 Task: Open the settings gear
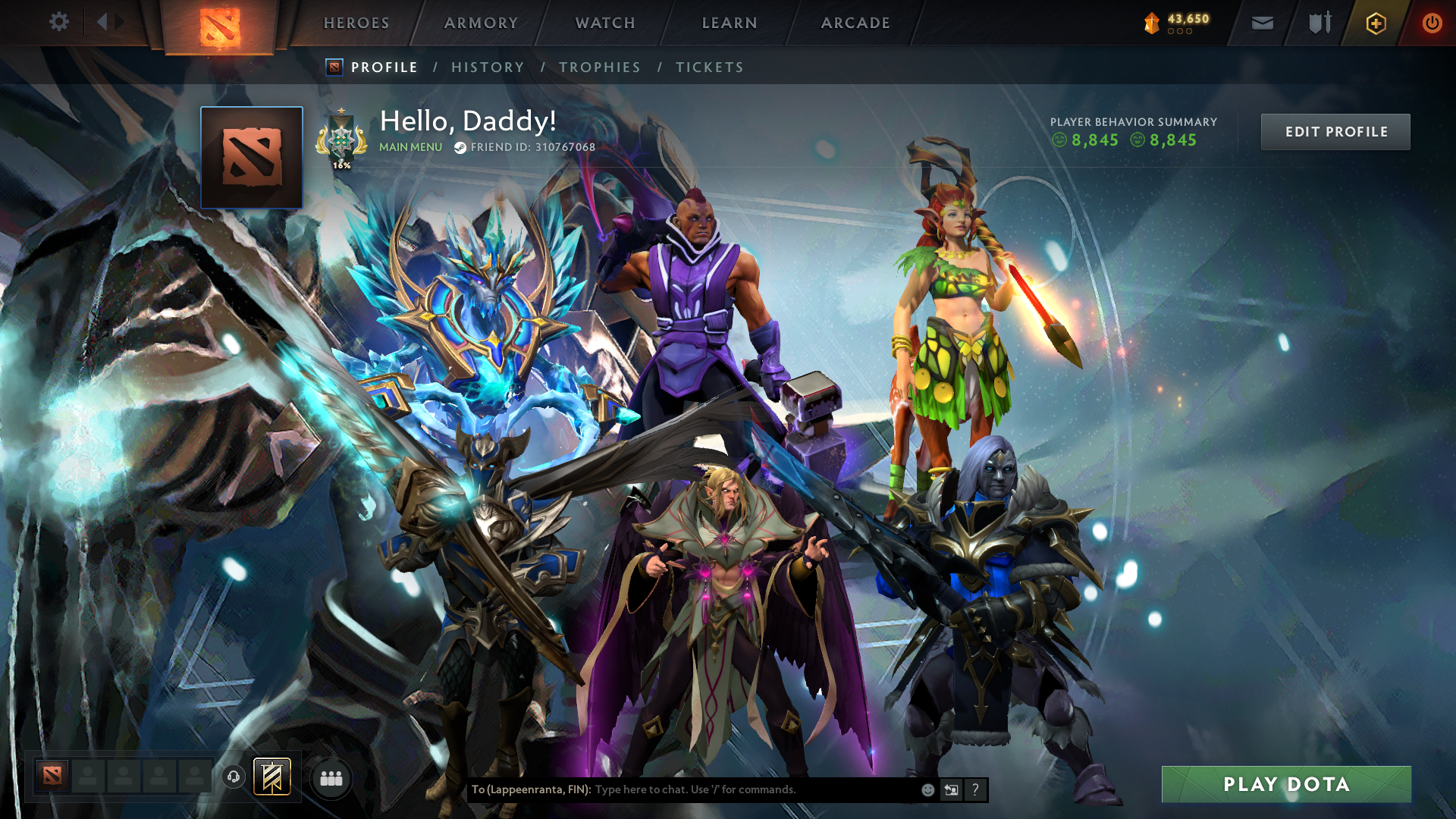58,22
